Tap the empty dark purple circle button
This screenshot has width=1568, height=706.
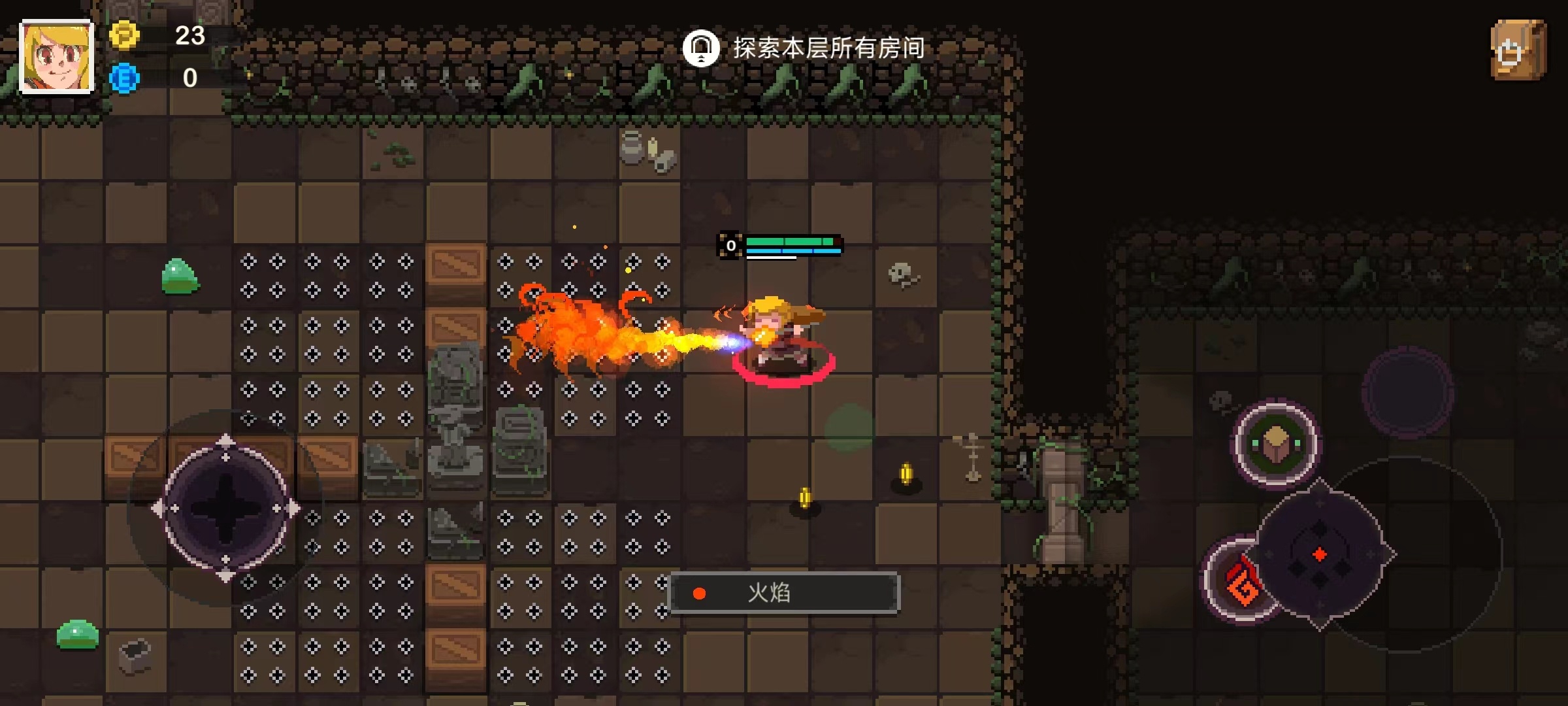pyautogui.click(x=1407, y=392)
